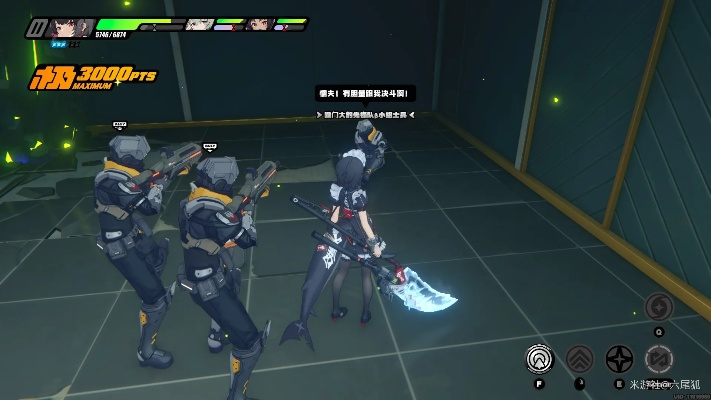711x400 pixels.
Task: Tap the character swap arrows icon
Action: click(658, 358)
